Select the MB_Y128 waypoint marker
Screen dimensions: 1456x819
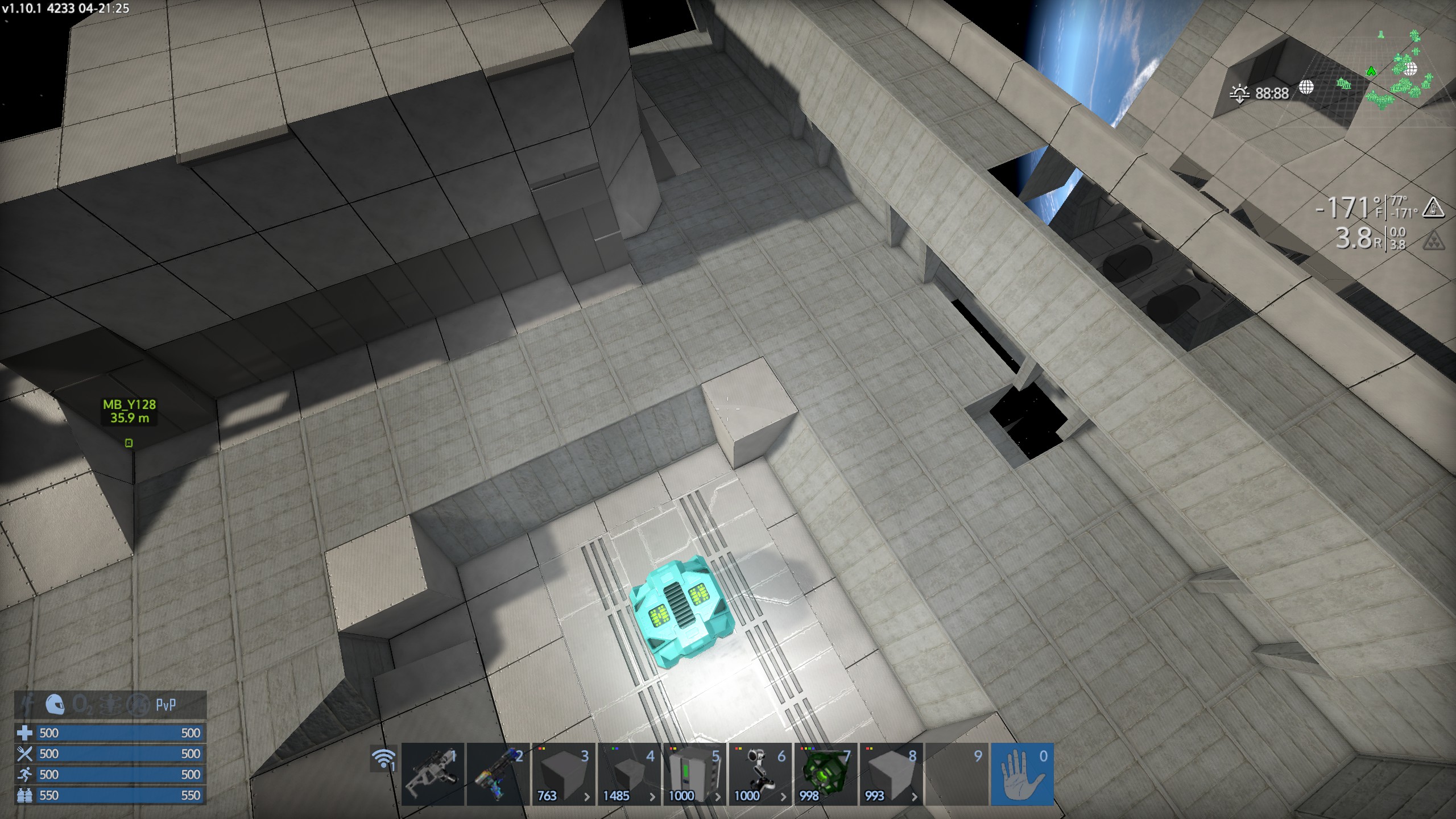point(129,442)
